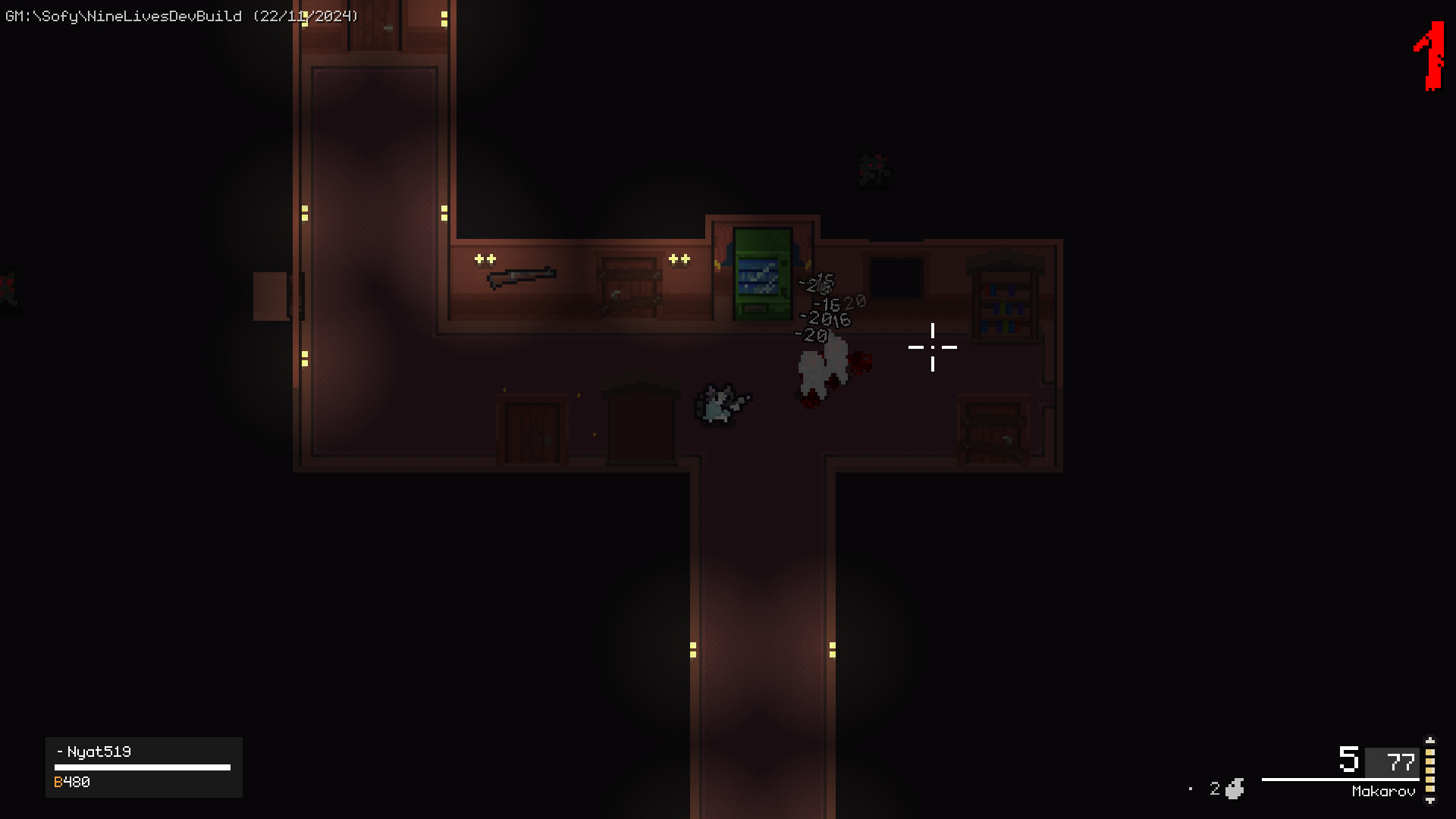Toggle the right candle flame near the vending machine

679,259
